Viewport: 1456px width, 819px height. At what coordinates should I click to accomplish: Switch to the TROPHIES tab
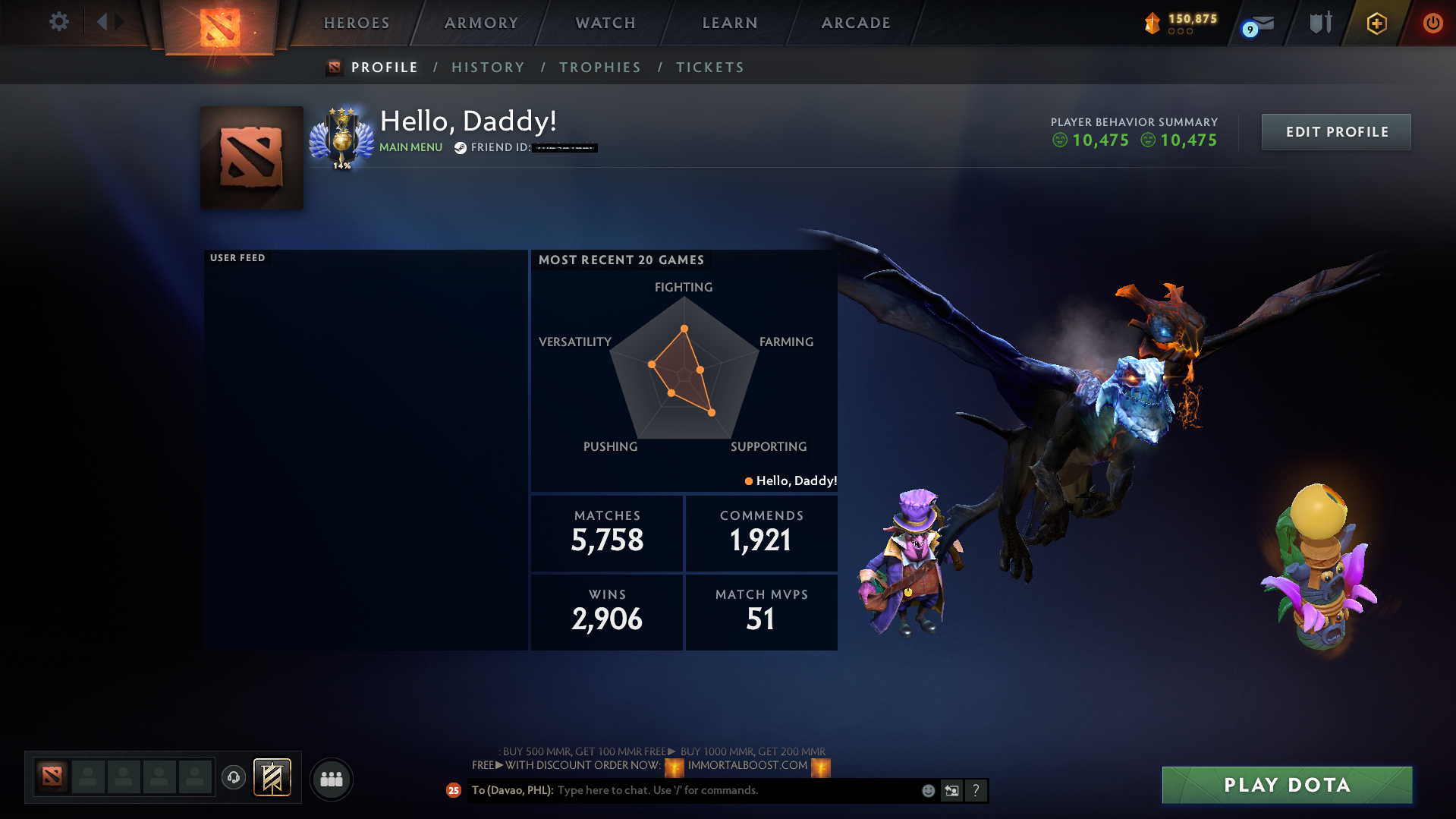599,67
